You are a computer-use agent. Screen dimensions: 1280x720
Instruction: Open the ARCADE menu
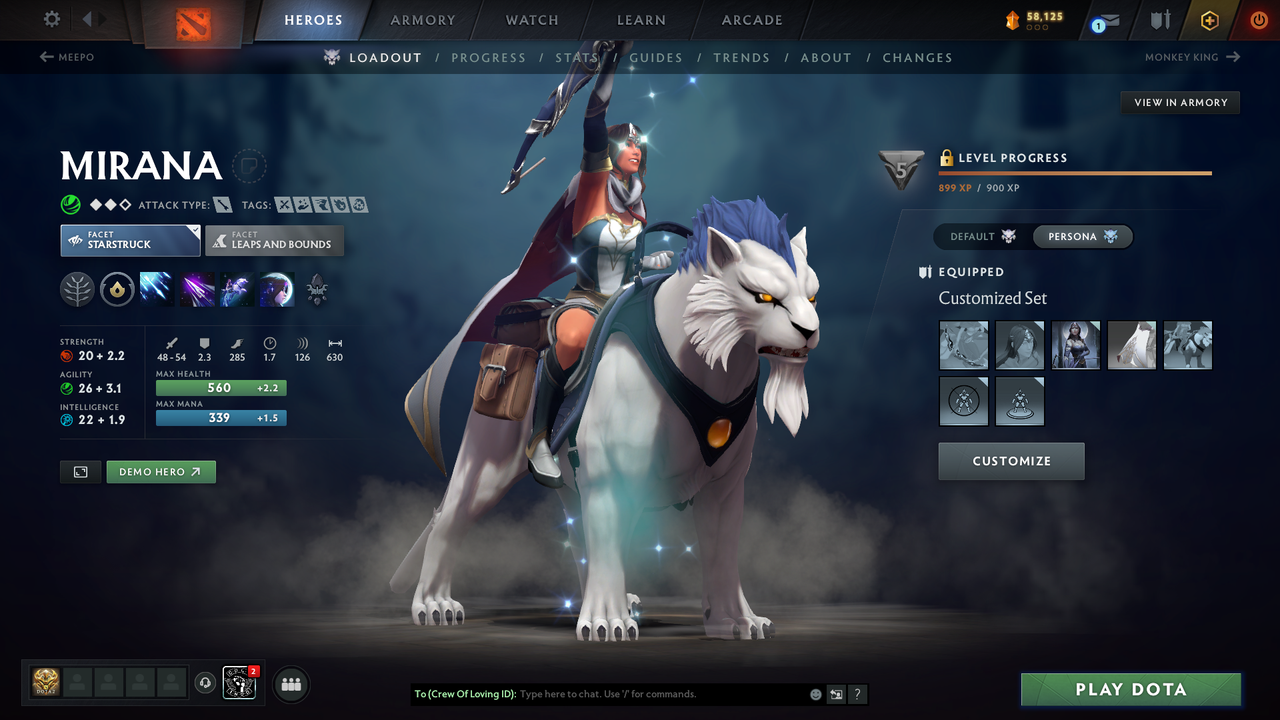[751, 20]
